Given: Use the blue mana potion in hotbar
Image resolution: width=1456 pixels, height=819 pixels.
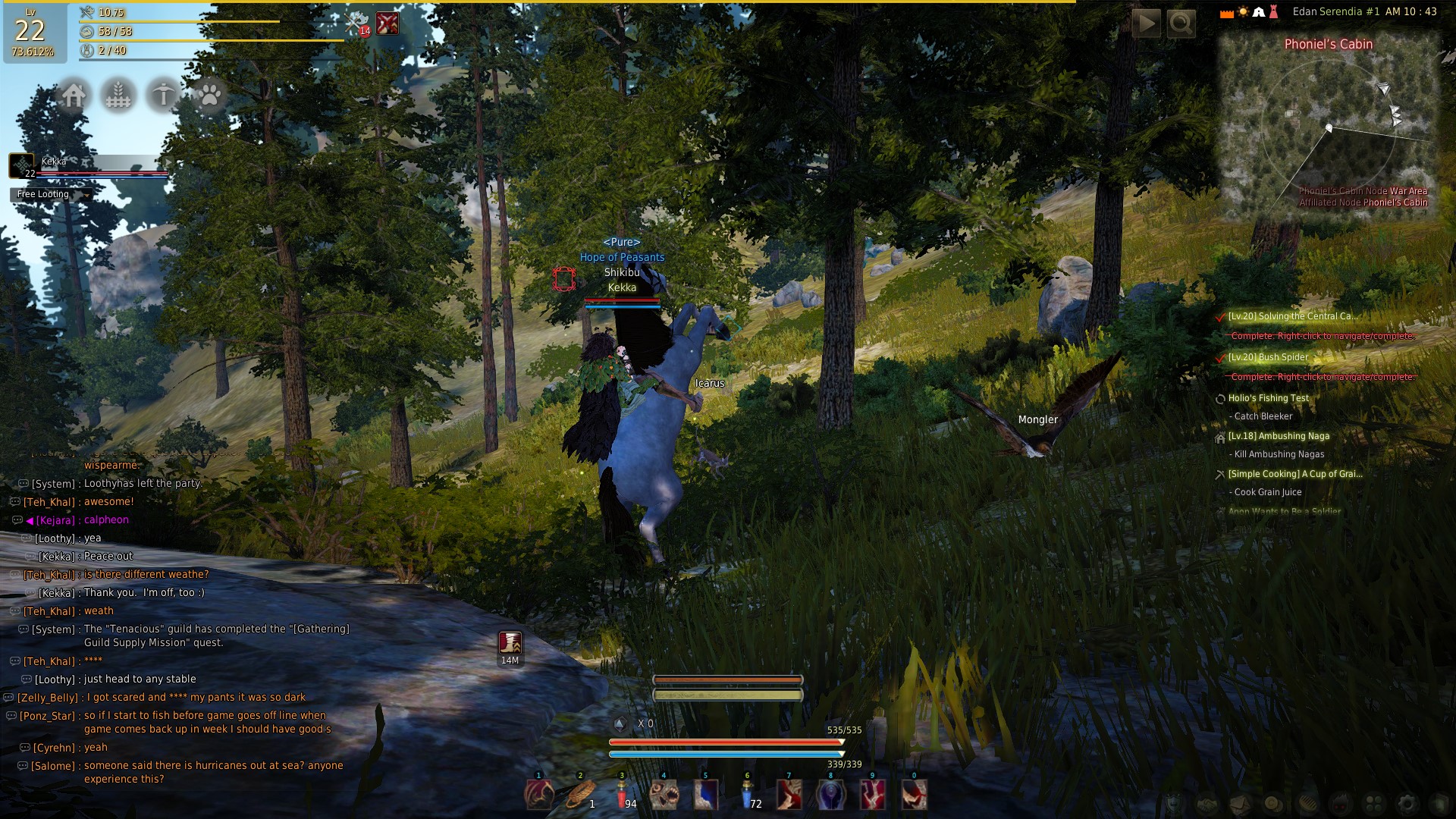Looking at the screenshot, I should pyautogui.click(x=747, y=795).
